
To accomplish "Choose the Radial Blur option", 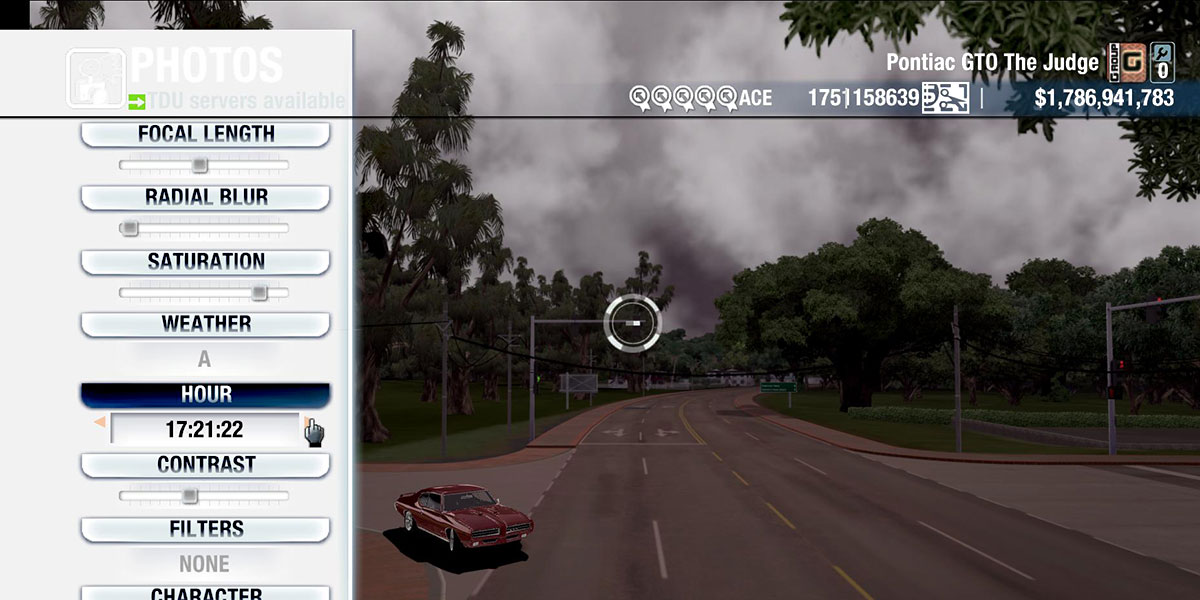I will (x=205, y=197).
